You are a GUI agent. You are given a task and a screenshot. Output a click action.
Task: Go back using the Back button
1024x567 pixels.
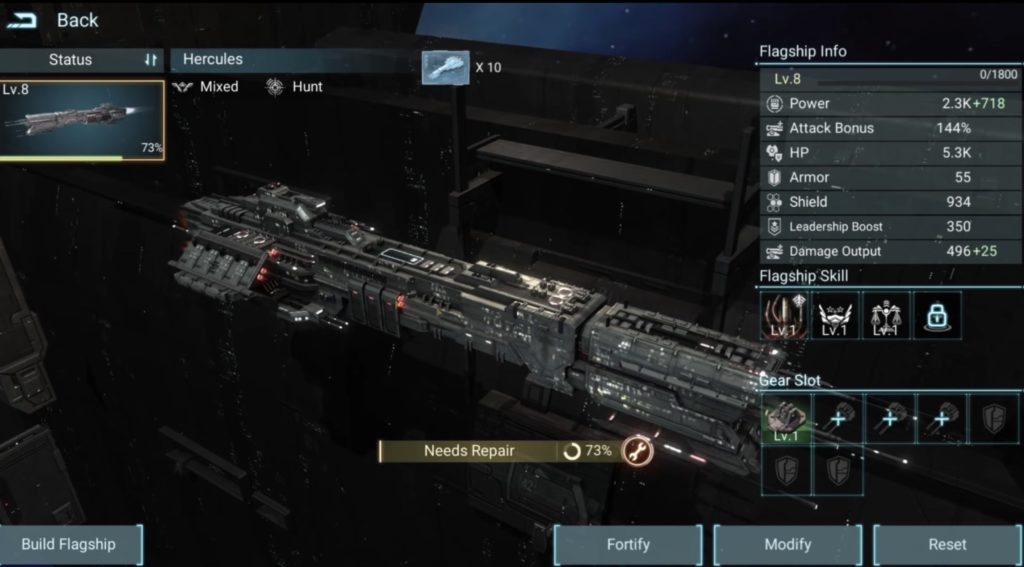pyautogui.click(x=55, y=20)
